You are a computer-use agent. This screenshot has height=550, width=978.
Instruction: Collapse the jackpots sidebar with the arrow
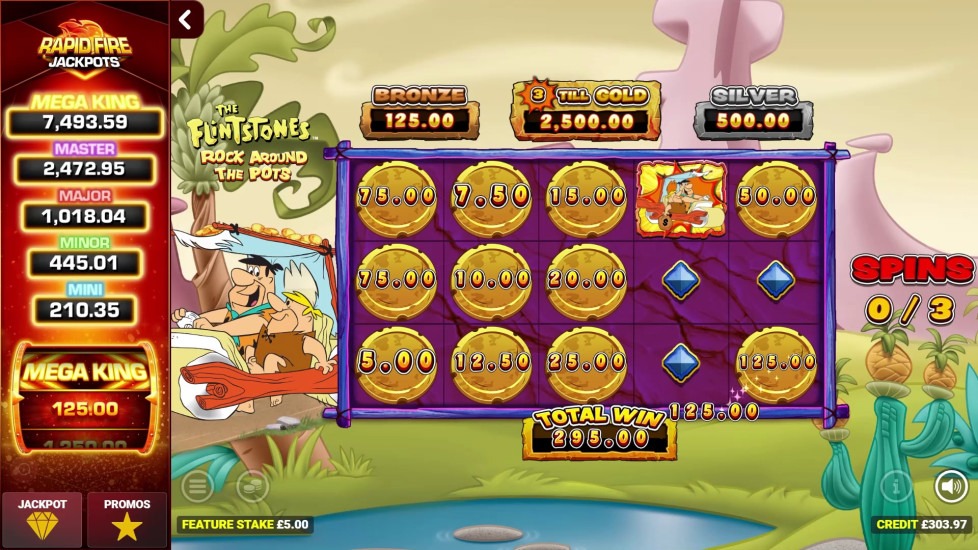click(186, 19)
